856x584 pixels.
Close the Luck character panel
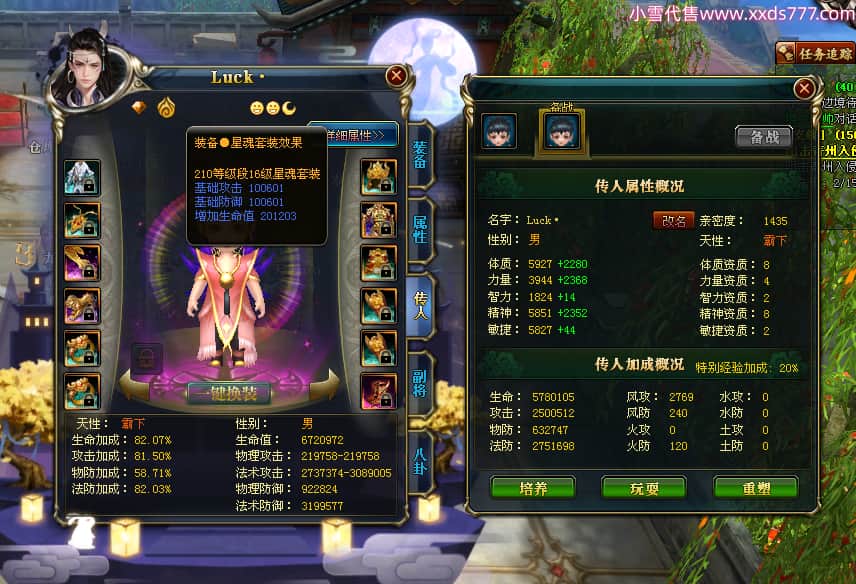tap(397, 76)
